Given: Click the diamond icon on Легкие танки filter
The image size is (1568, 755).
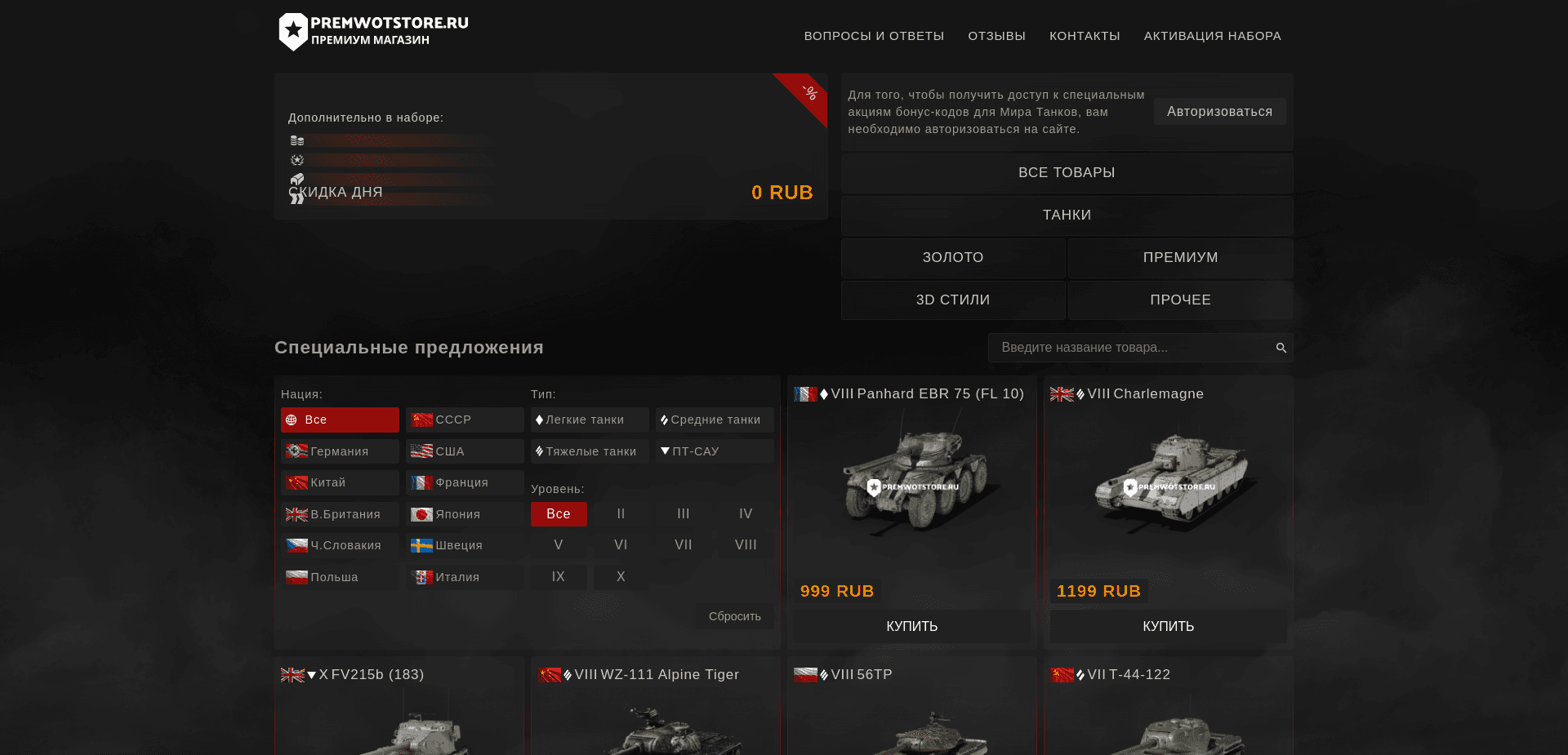Looking at the screenshot, I should click(x=541, y=420).
